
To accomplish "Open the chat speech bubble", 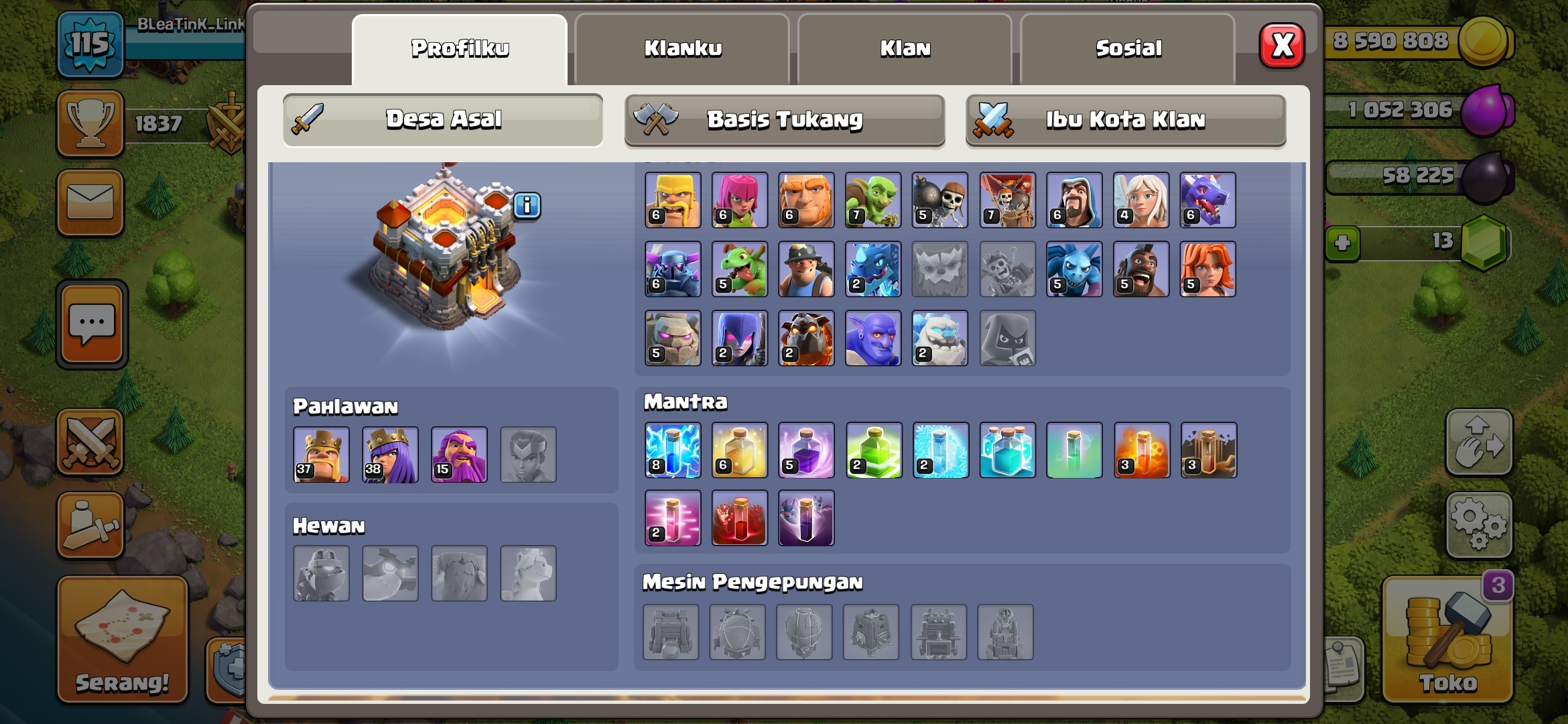I will (x=92, y=324).
